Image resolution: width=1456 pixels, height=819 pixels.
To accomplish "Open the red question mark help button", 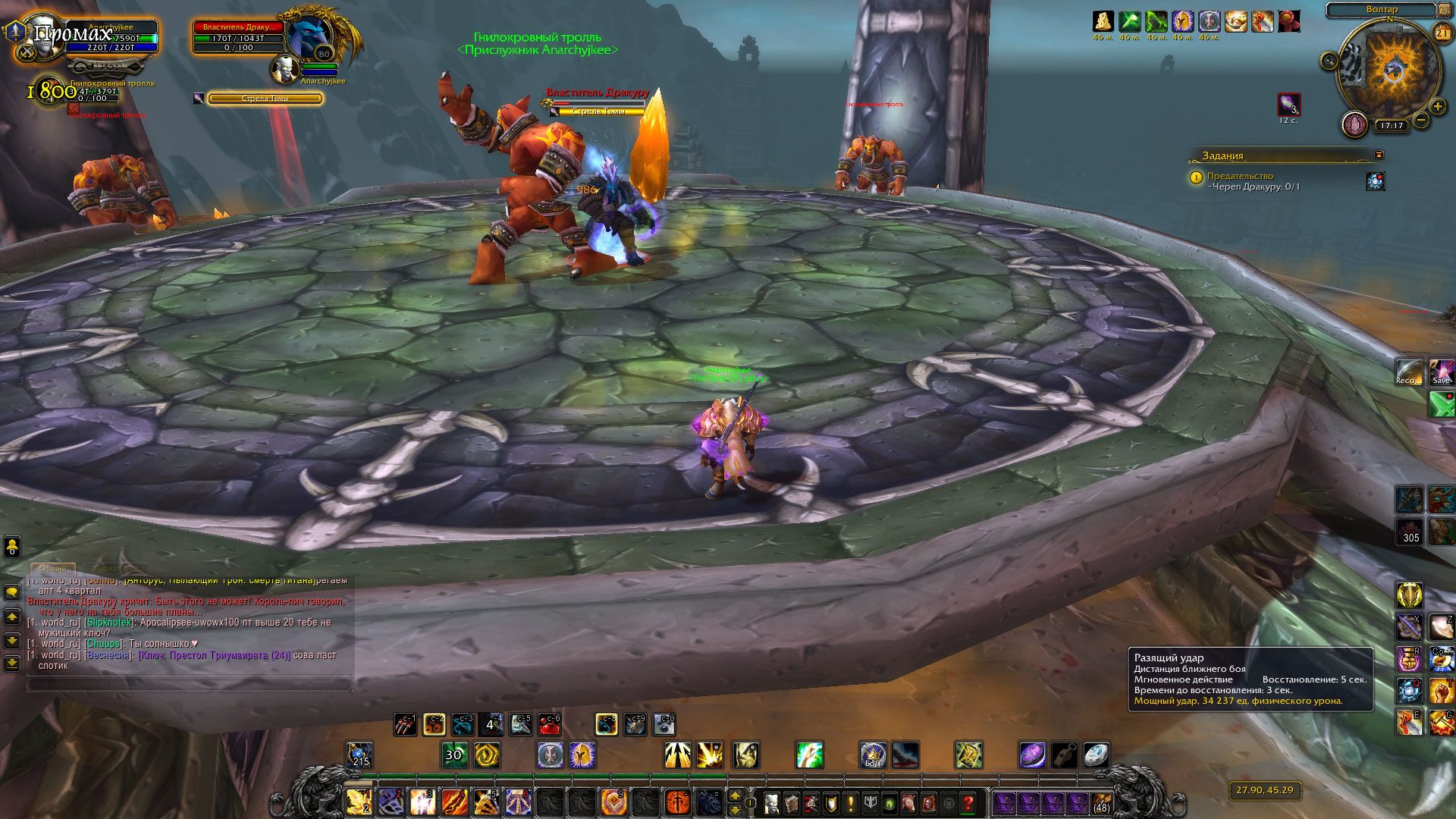I will click(x=968, y=802).
